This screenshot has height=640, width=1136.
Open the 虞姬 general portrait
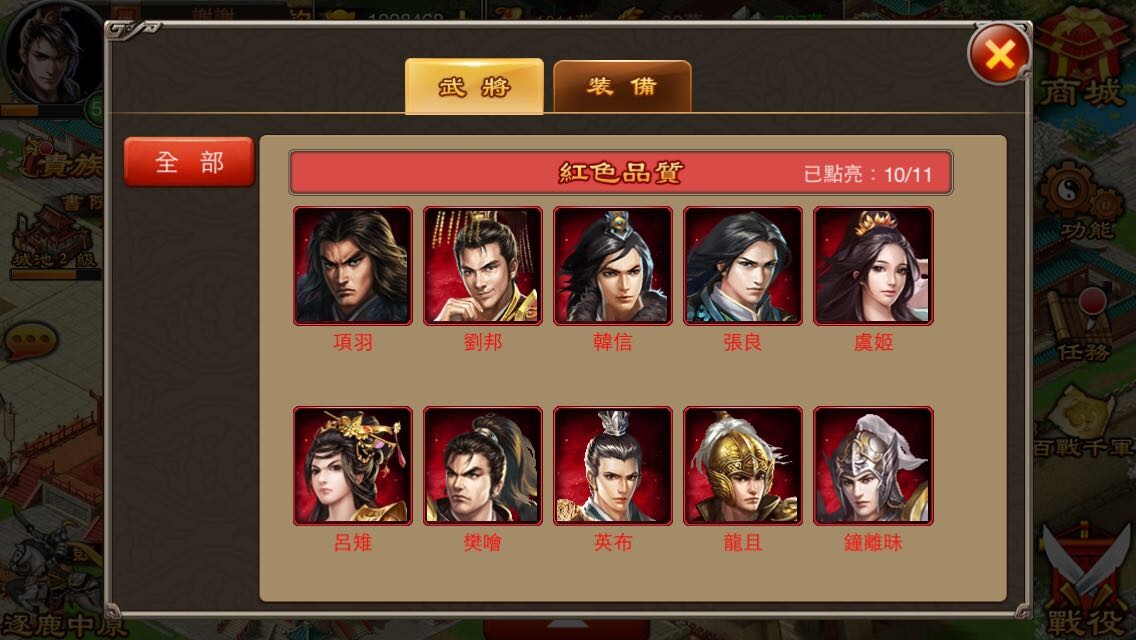pyautogui.click(x=872, y=266)
